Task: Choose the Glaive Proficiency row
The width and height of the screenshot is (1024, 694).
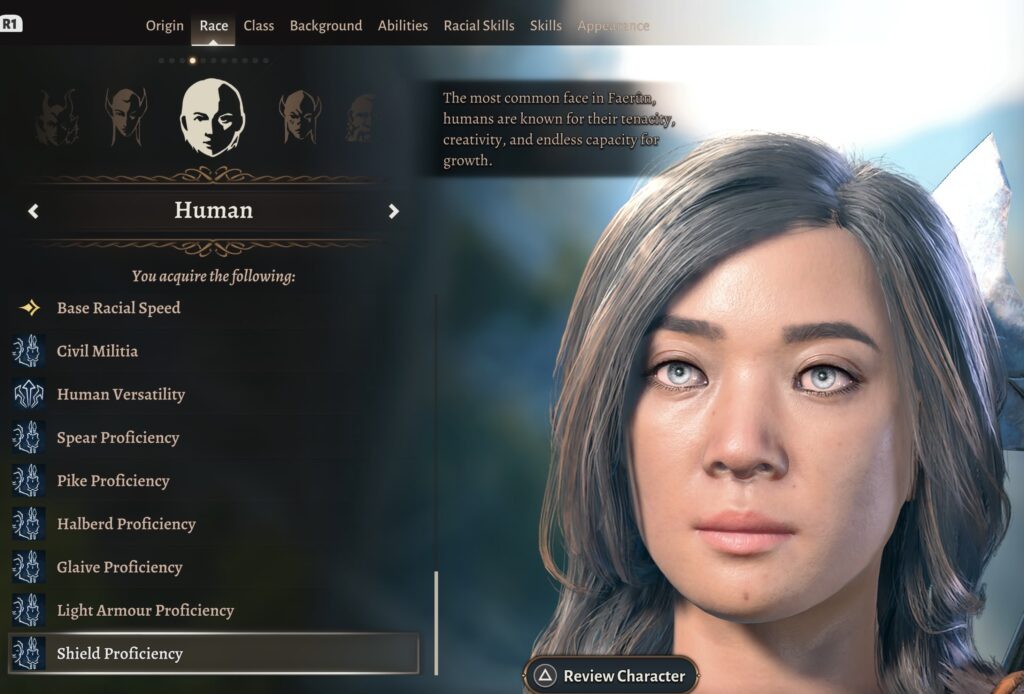Action: (x=119, y=567)
